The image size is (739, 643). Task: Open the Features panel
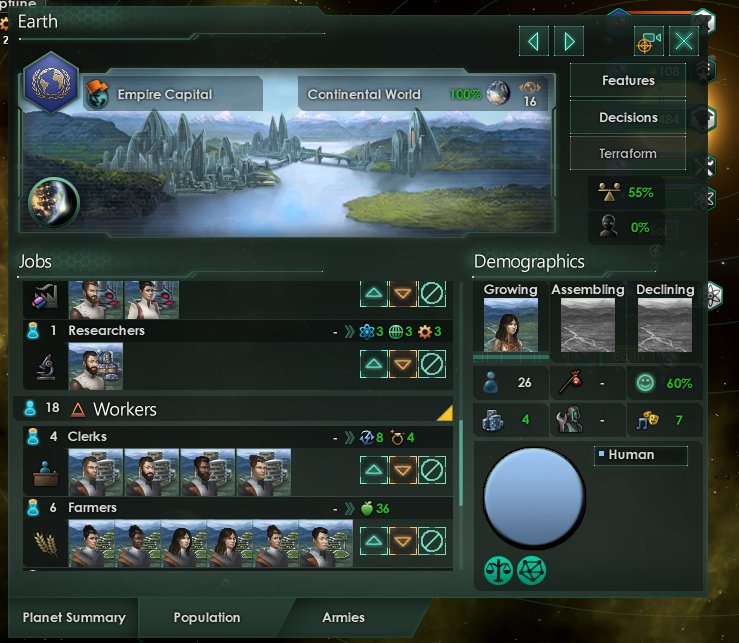point(628,81)
